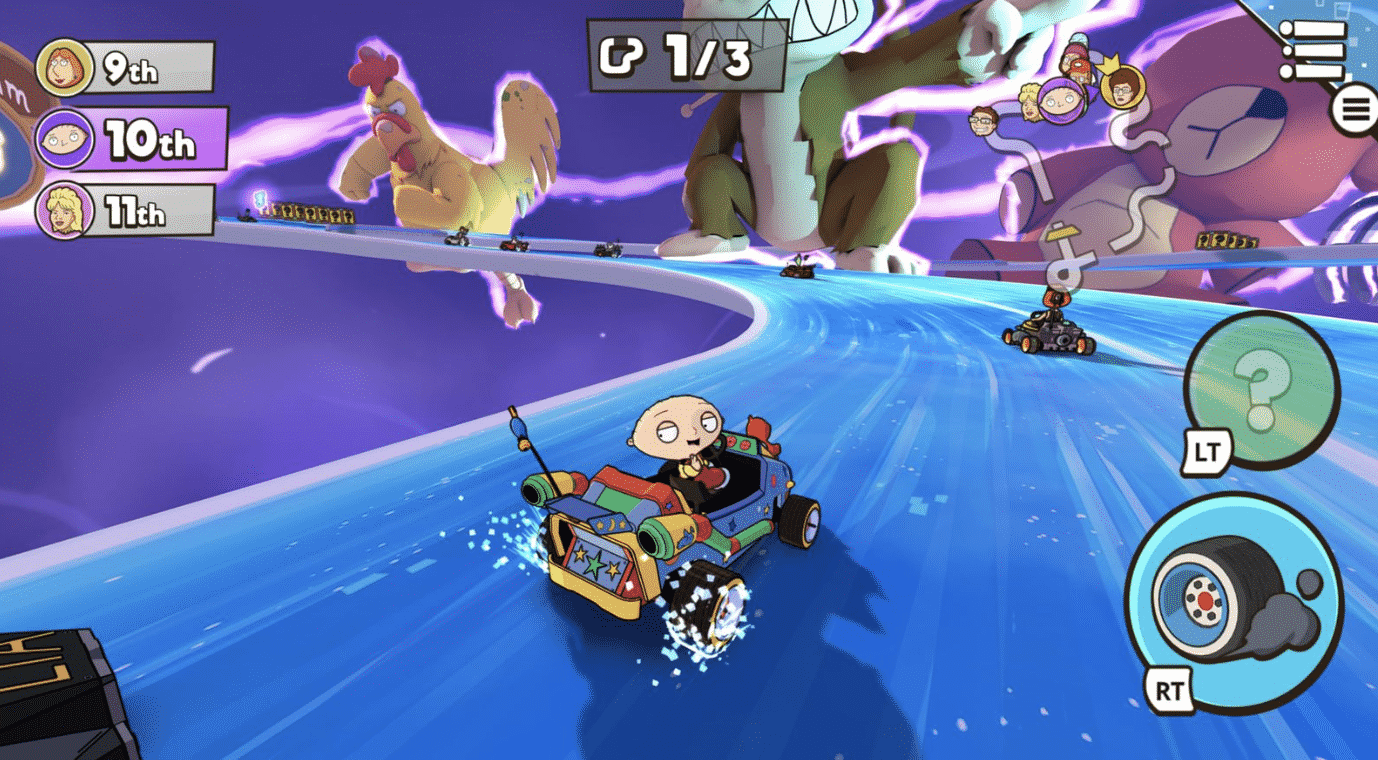1378x760 pixels.
Task: Select Stewie's purple icon on the minimap
Action: [x=1061, y=99]
